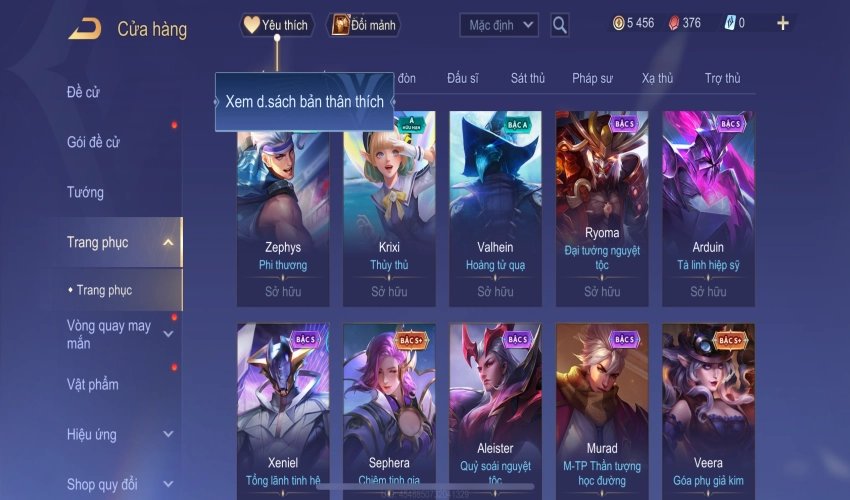The image size is (850, 500).
Task: Open the Yêu thích favorites list
Action: point(277,25)
